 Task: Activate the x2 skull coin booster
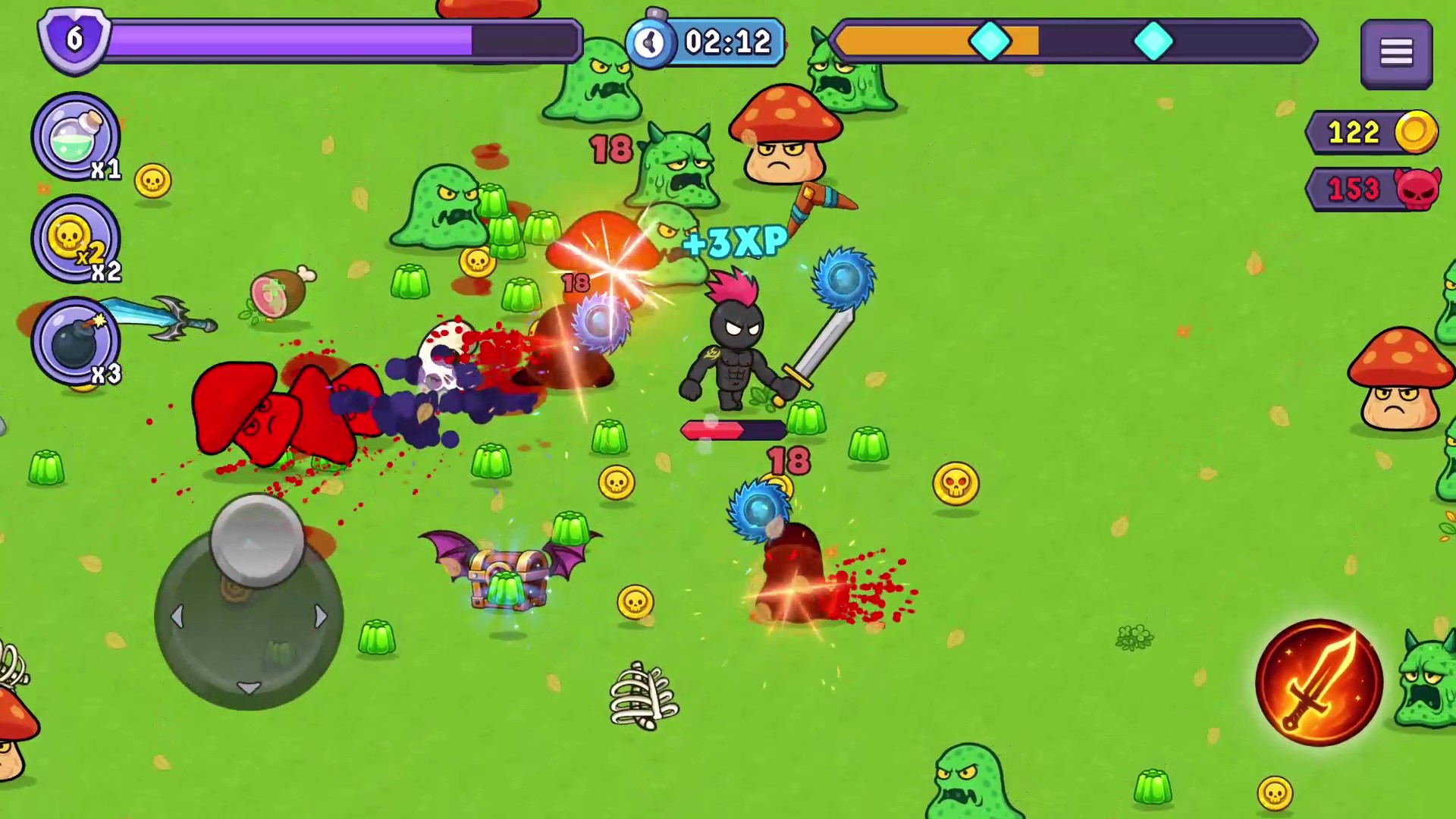[x=76, y=239]
